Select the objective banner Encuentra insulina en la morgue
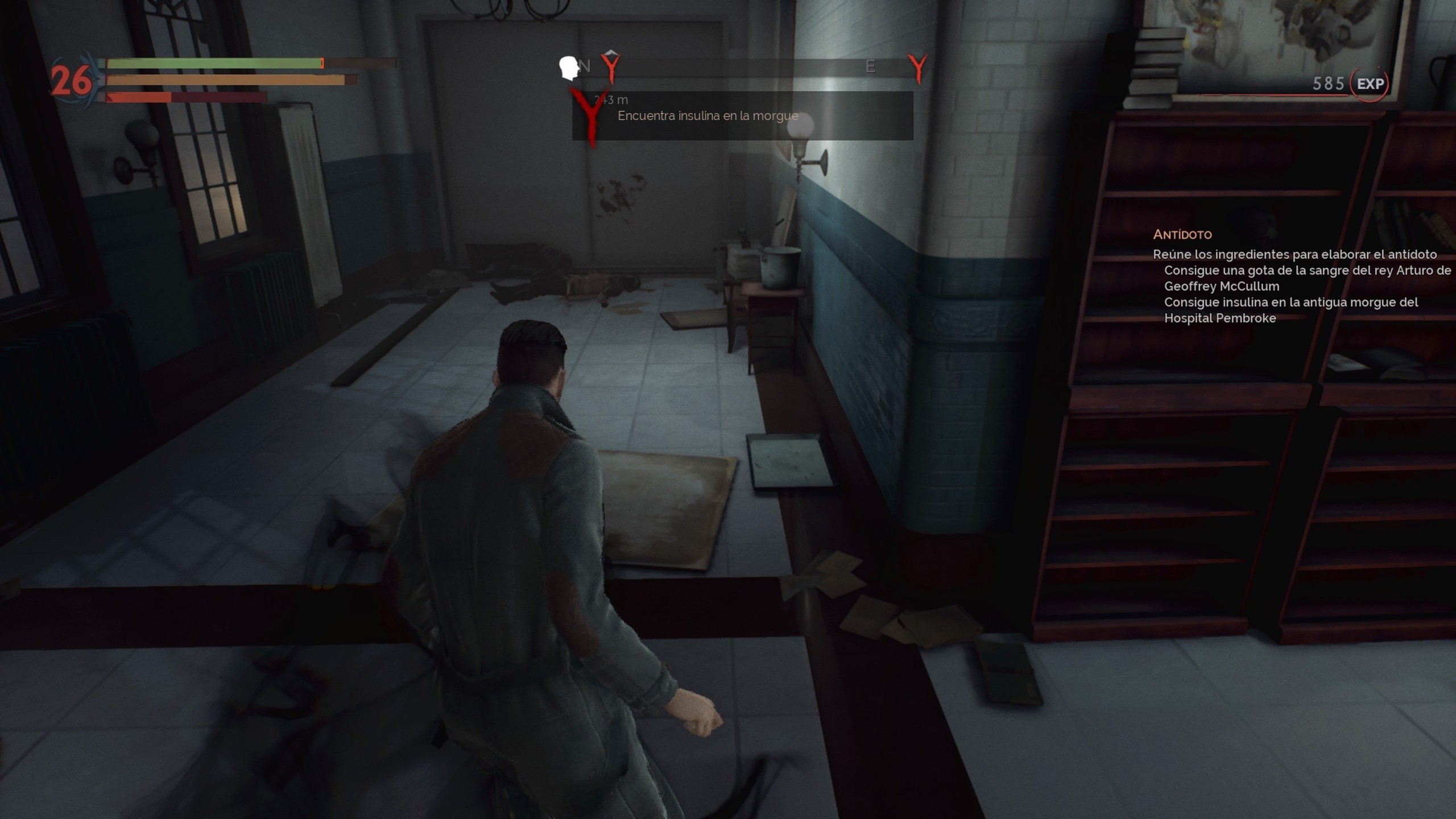The image size is (1456, 819). coord(708,116)
